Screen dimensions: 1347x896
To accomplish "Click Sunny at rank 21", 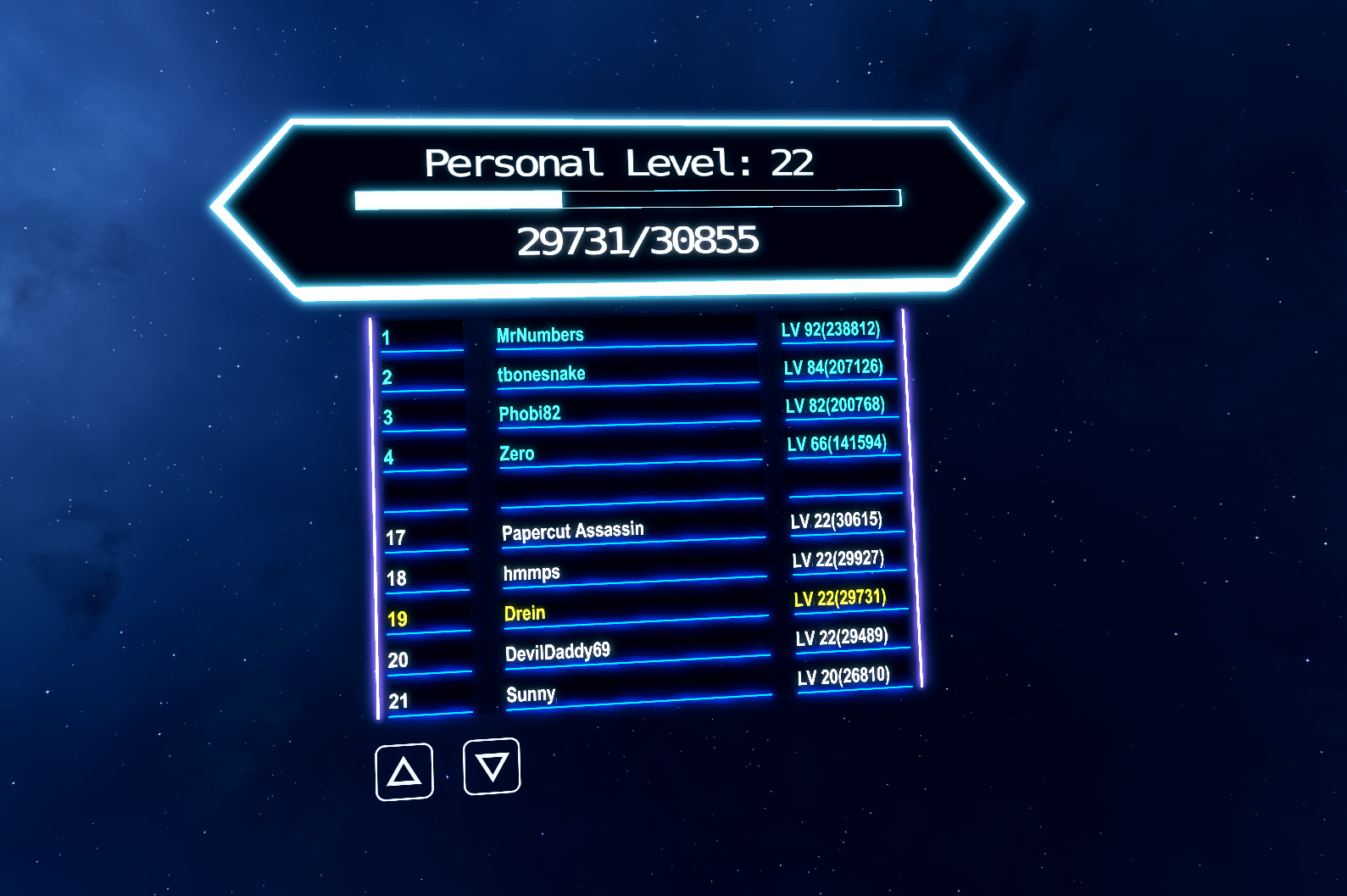I will click(530, 693).
